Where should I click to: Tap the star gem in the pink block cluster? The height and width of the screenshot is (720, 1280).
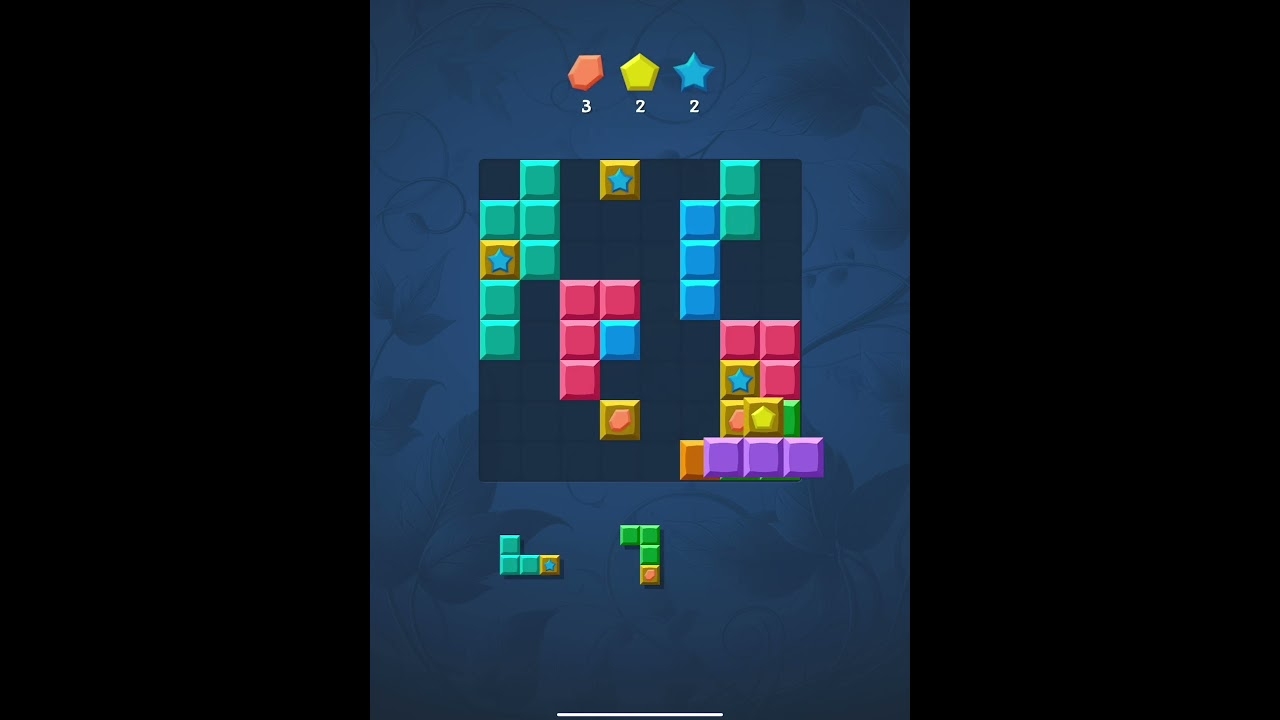pos(740,379)
